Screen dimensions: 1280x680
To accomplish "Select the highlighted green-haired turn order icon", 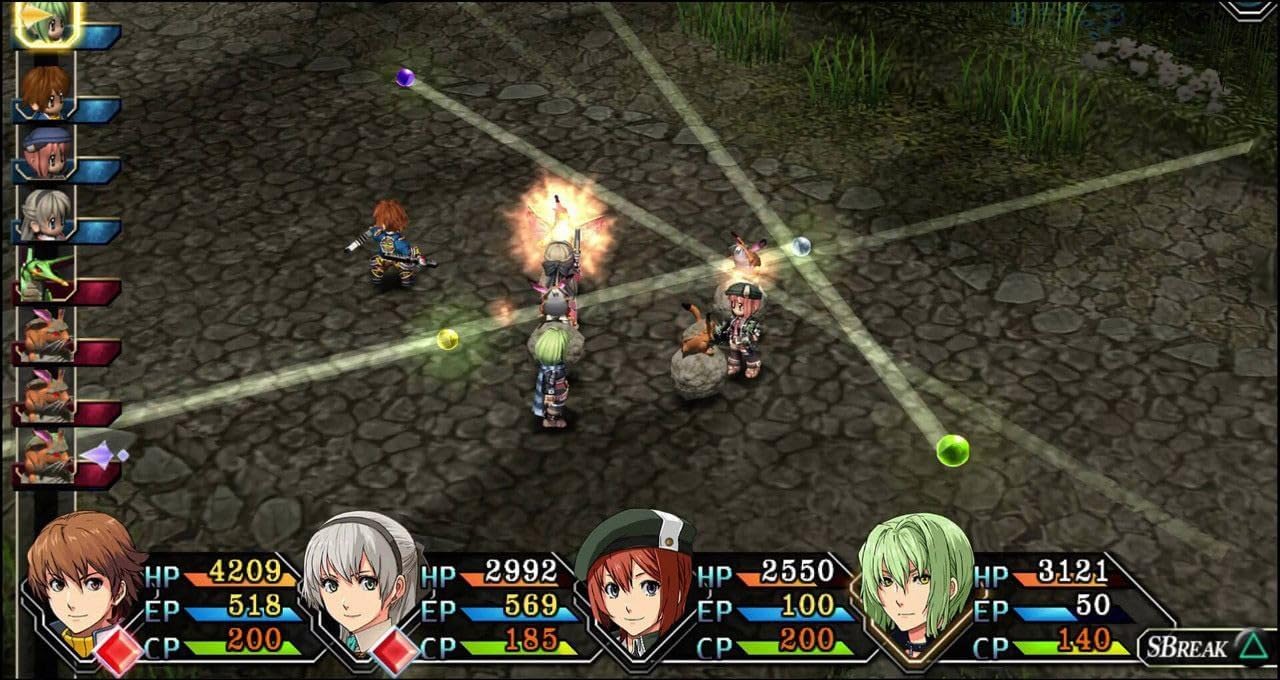I will 47,22.
